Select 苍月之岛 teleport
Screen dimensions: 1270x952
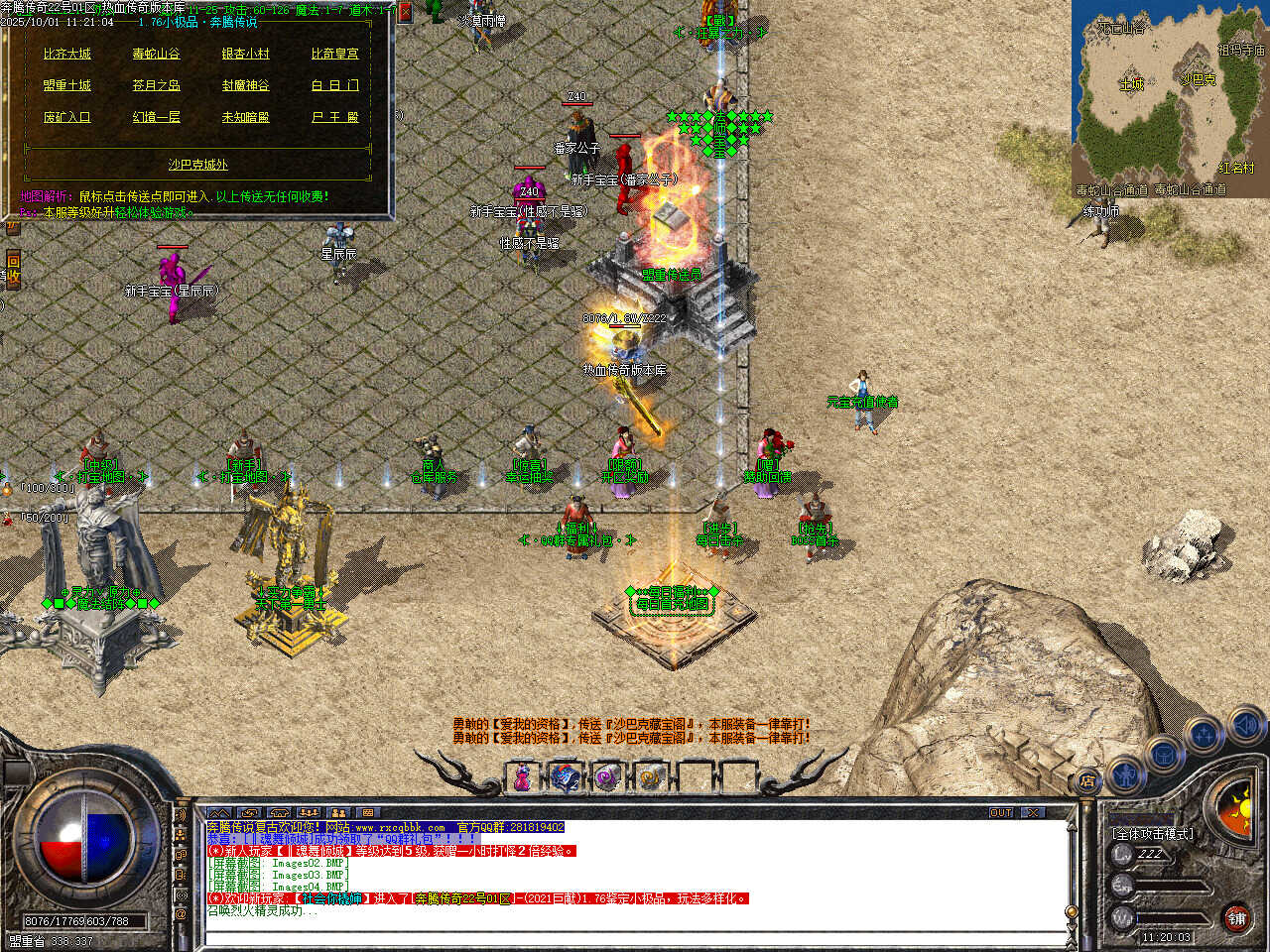pyautogui.click(x=156, y=85)
